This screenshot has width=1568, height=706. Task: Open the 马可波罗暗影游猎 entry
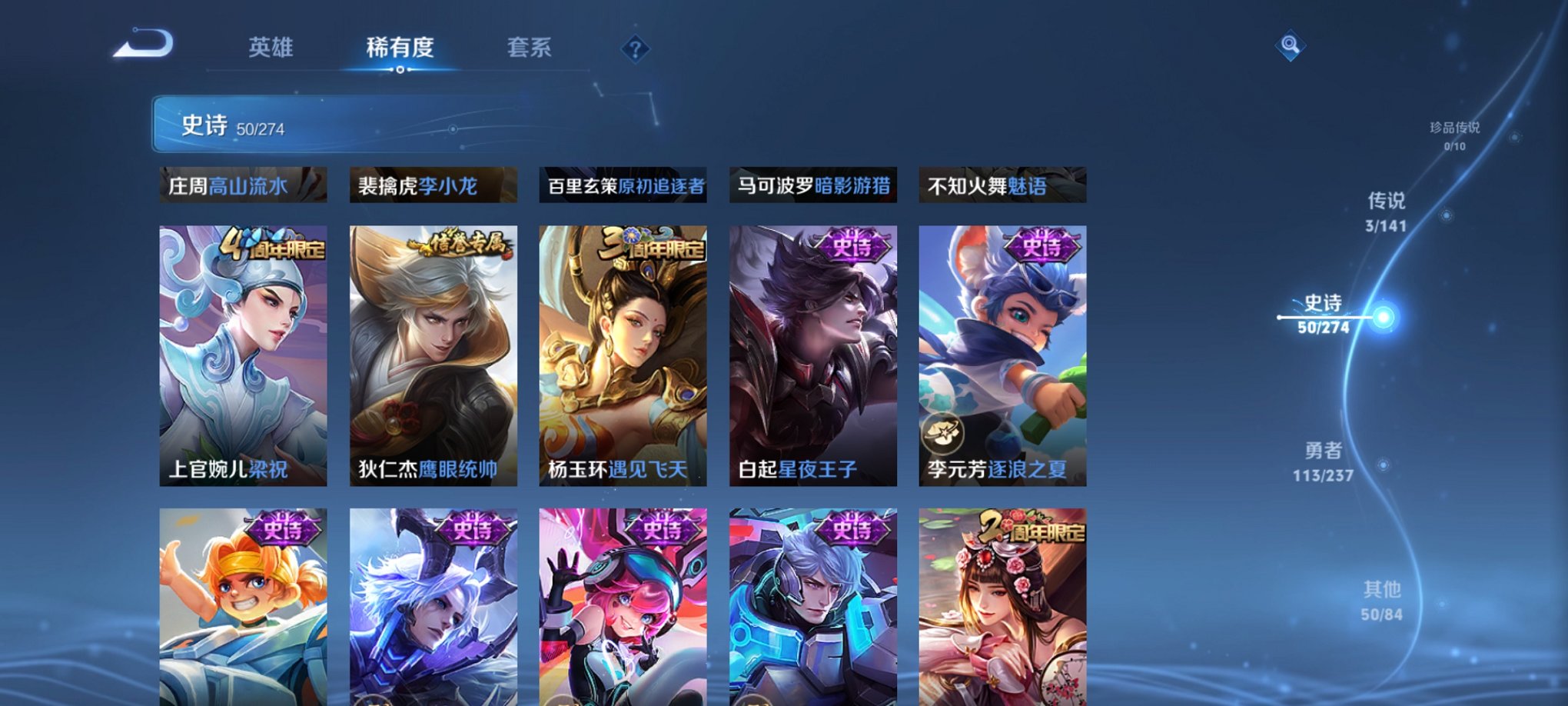(x=815, y=185)
